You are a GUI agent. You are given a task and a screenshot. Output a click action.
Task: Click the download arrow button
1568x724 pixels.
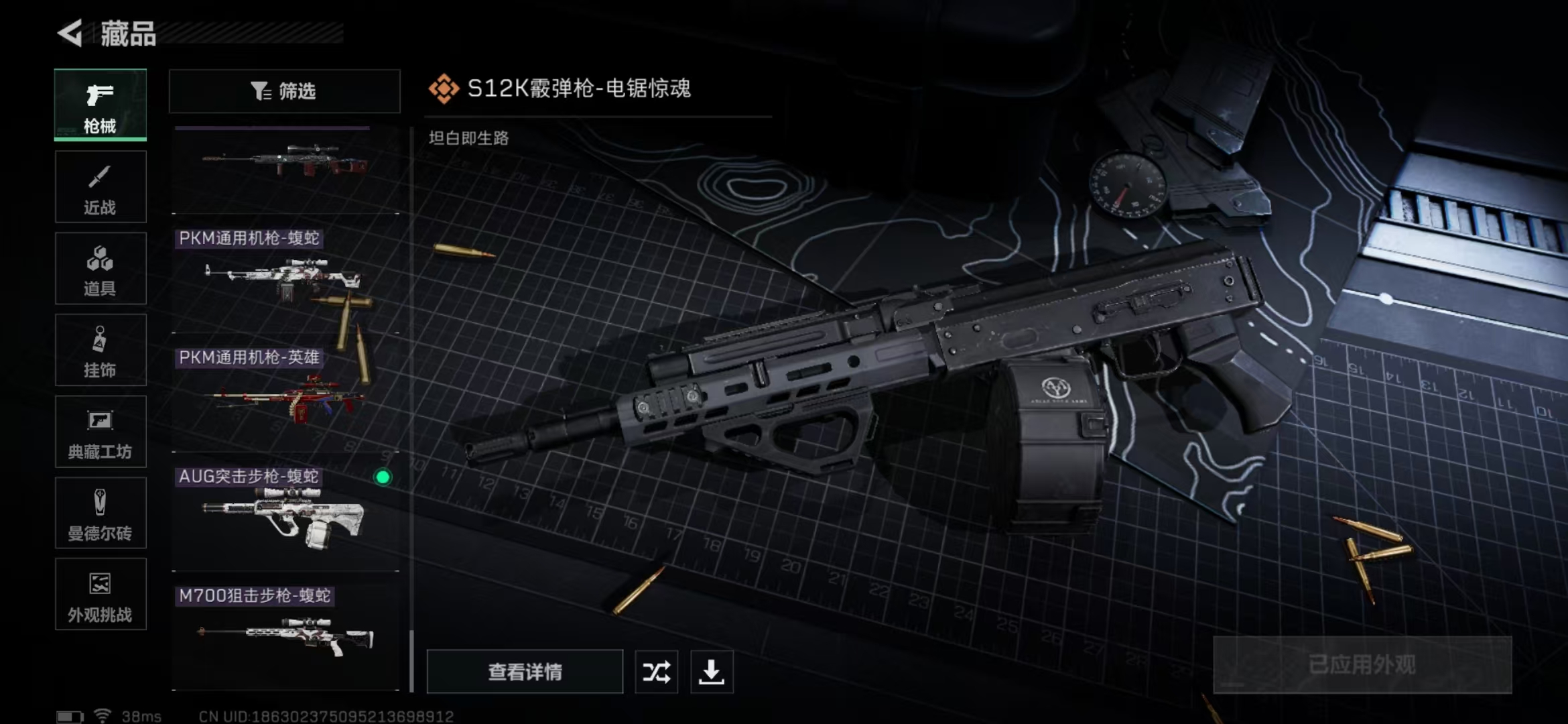[x=712, y=671]
